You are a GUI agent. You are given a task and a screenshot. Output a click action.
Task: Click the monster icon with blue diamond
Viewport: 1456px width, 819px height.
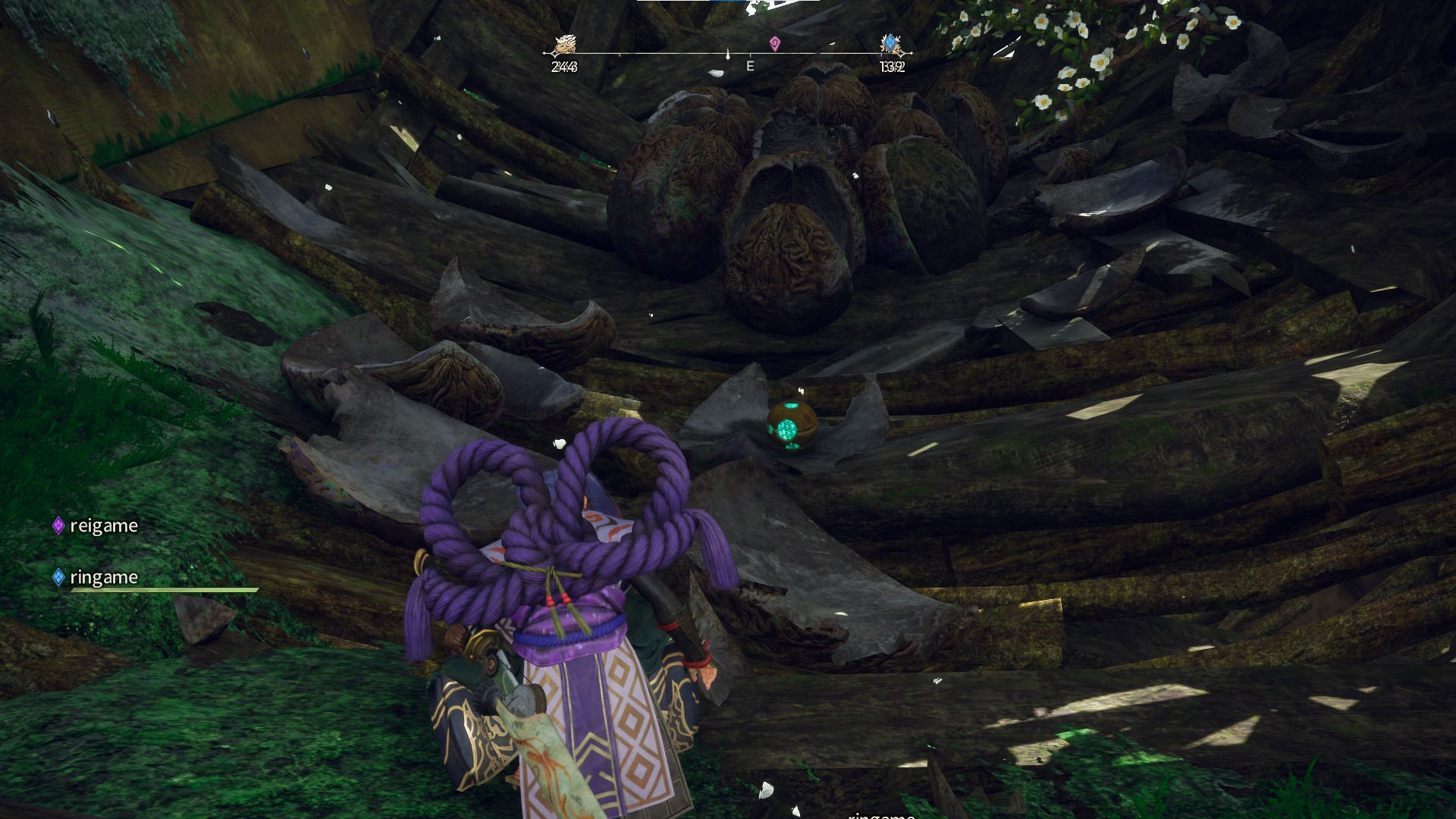pos(891,45)
